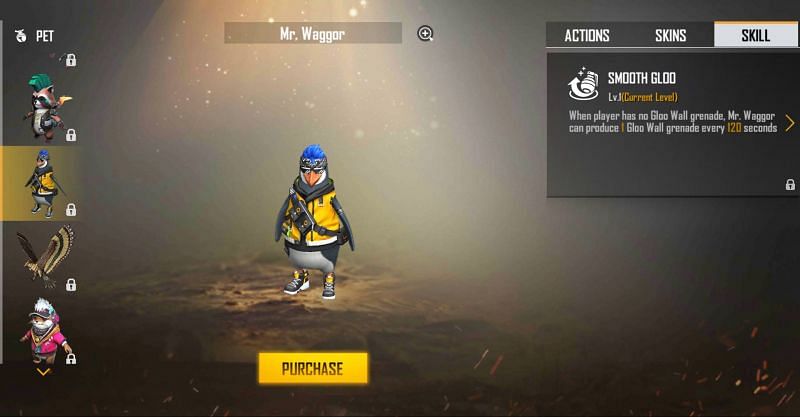The image size is (800, 417).
Task: Open the Smooth Gloo skill icon
Action: pyautogui.click(x=582, y=85)
